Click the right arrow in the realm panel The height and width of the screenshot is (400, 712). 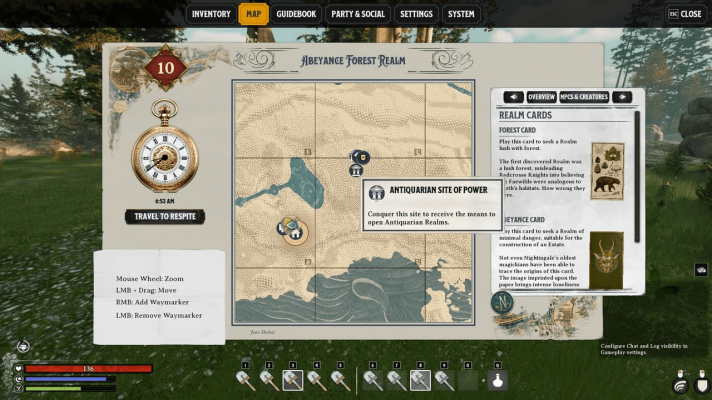click(621, 97)
